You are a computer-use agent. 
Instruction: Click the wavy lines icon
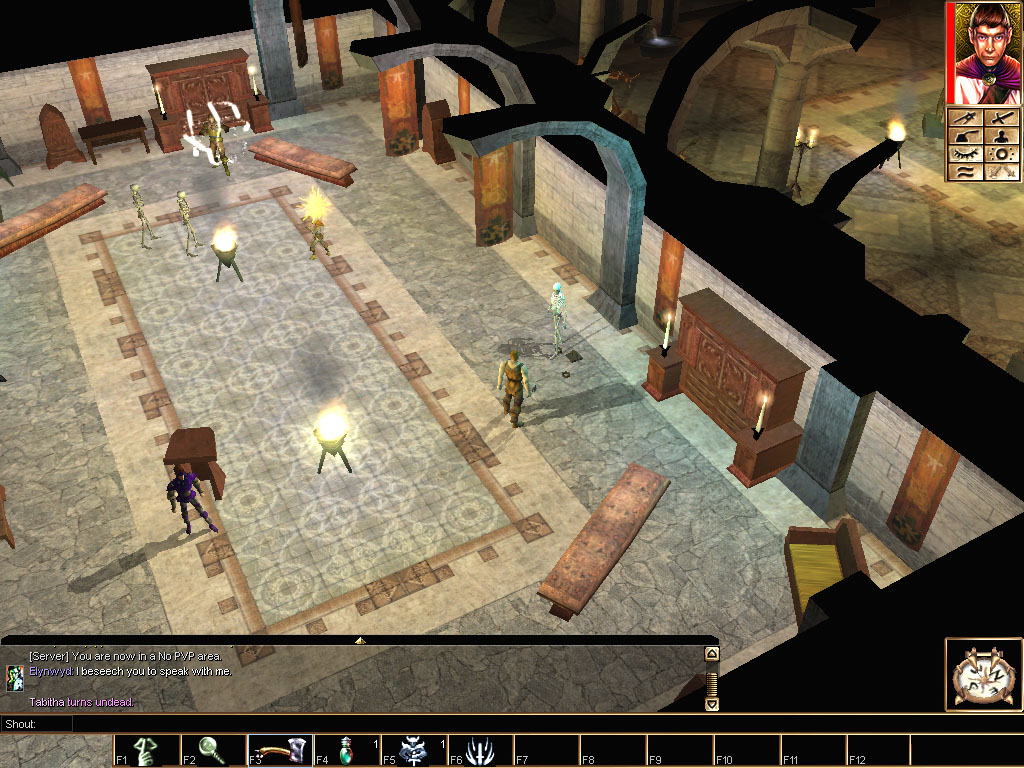pyautogui.click(x=966, y=173)
